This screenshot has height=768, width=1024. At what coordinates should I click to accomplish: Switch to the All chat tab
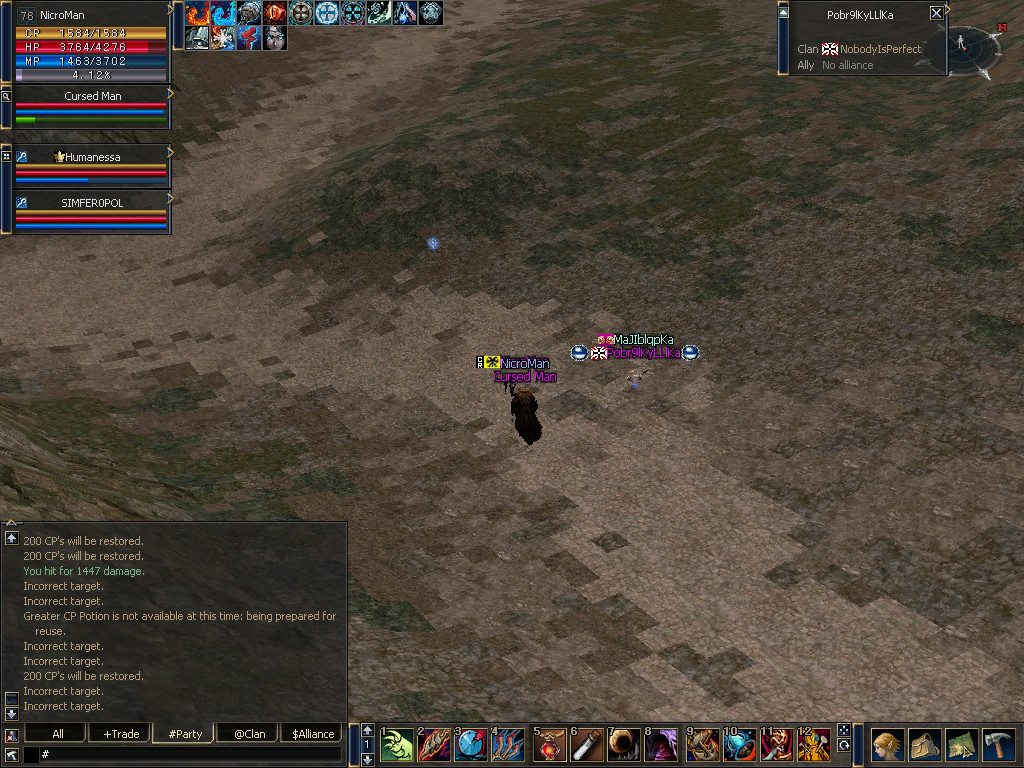pyautogui.click(x=57, y=733)
